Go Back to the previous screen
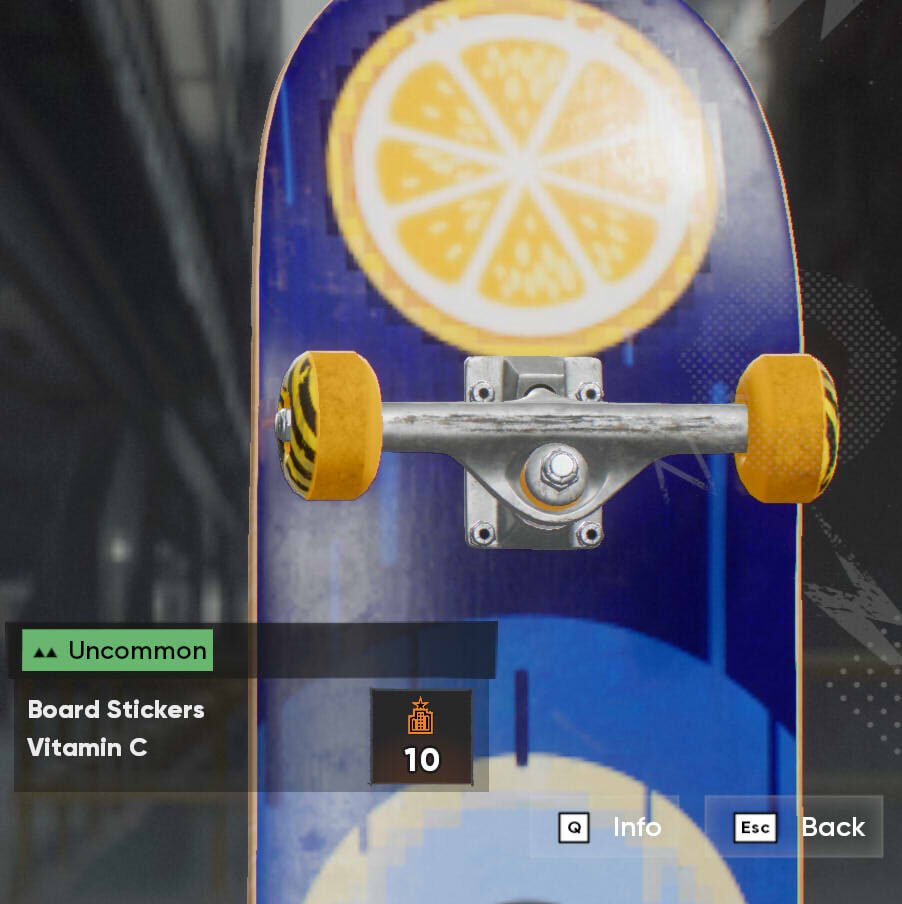The image size is (902, 904). click(x=797, y=827)
